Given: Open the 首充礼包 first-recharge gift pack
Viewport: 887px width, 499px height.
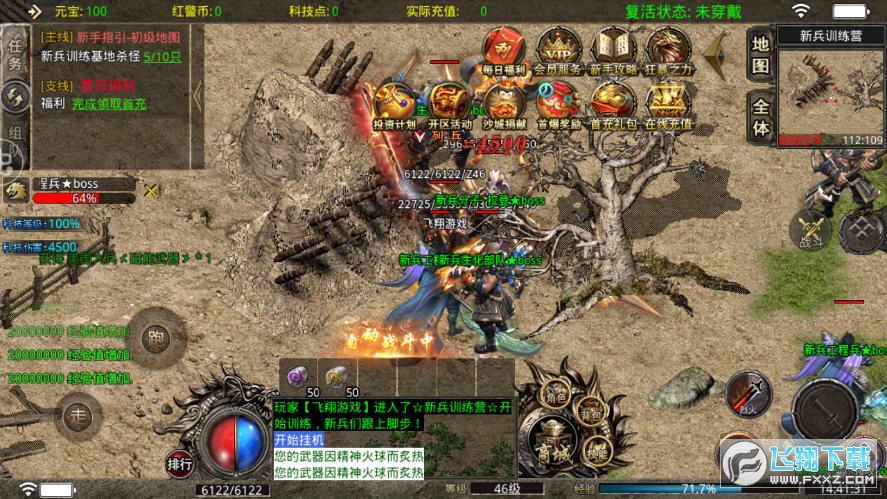Looking at the screenshot, I should click(613, 105).
